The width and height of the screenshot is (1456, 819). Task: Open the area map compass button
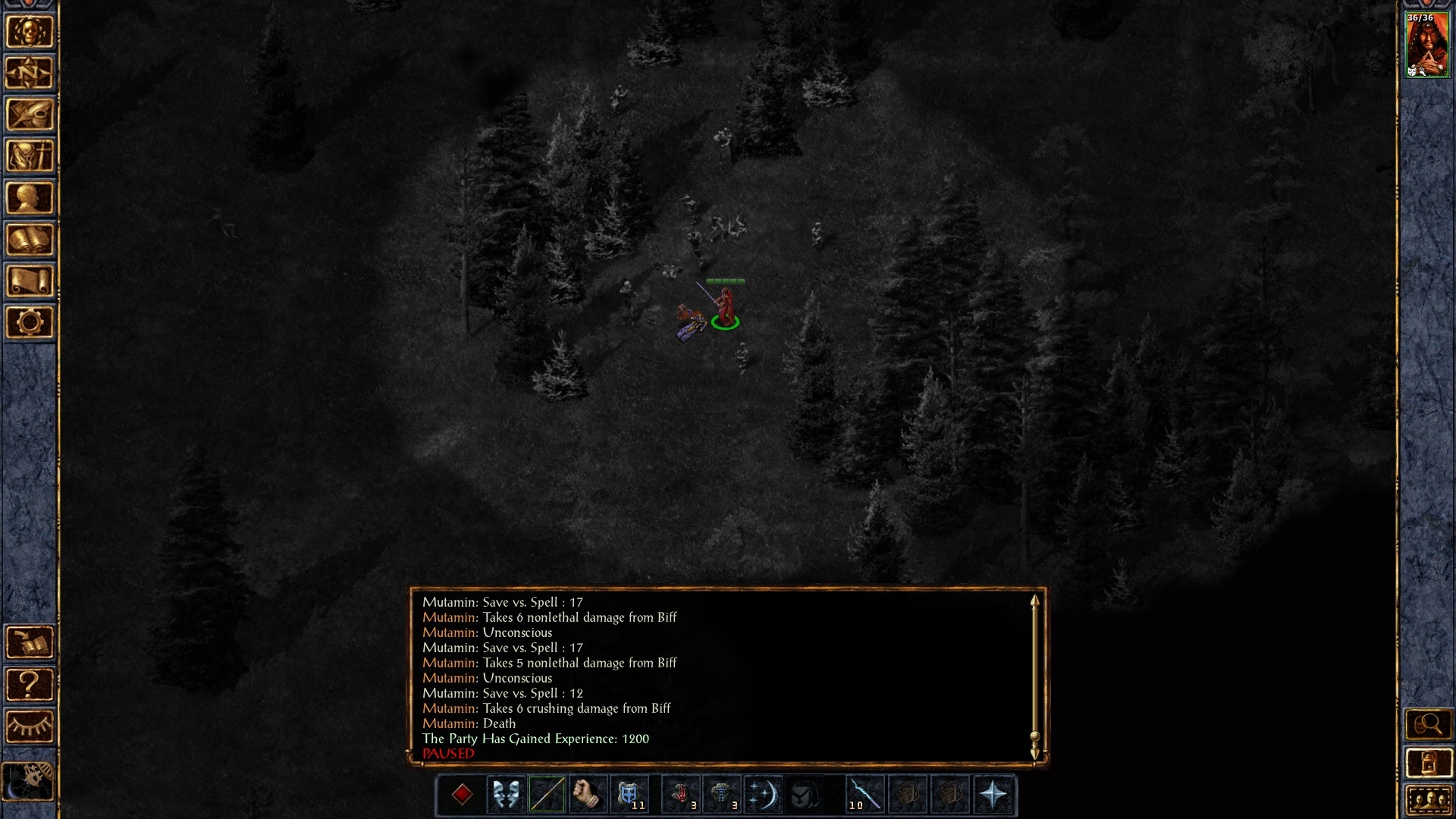click(30, 74)
